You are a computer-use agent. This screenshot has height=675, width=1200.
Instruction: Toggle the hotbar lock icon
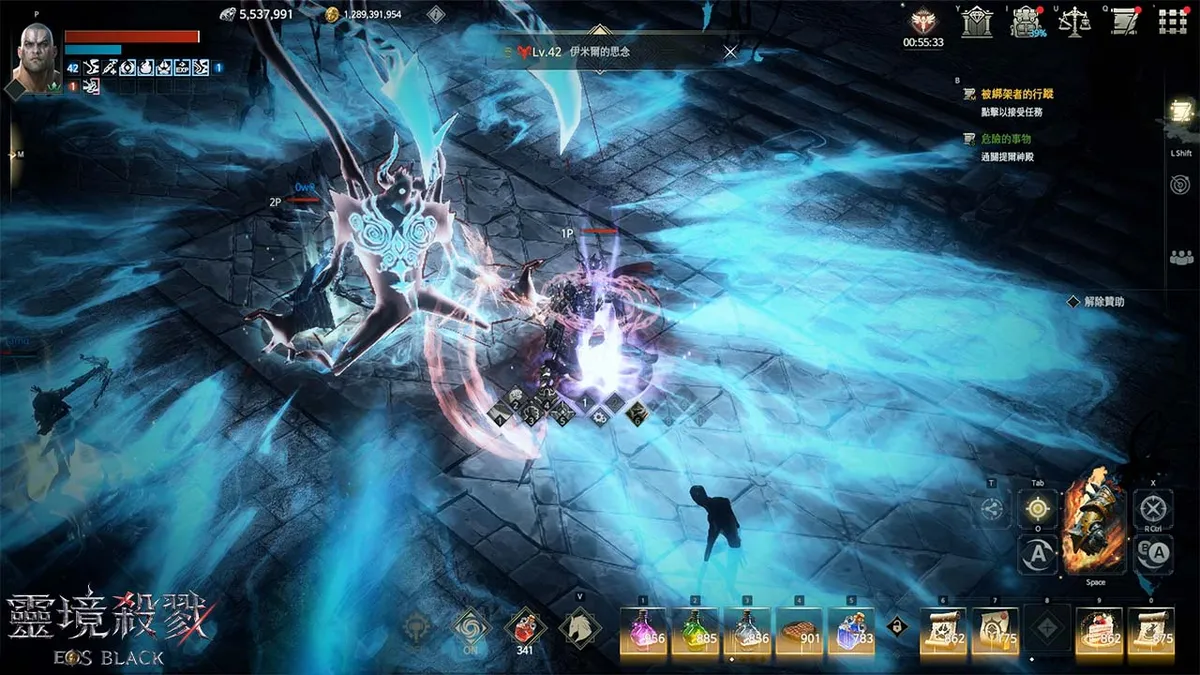click(x=897, y=625)
